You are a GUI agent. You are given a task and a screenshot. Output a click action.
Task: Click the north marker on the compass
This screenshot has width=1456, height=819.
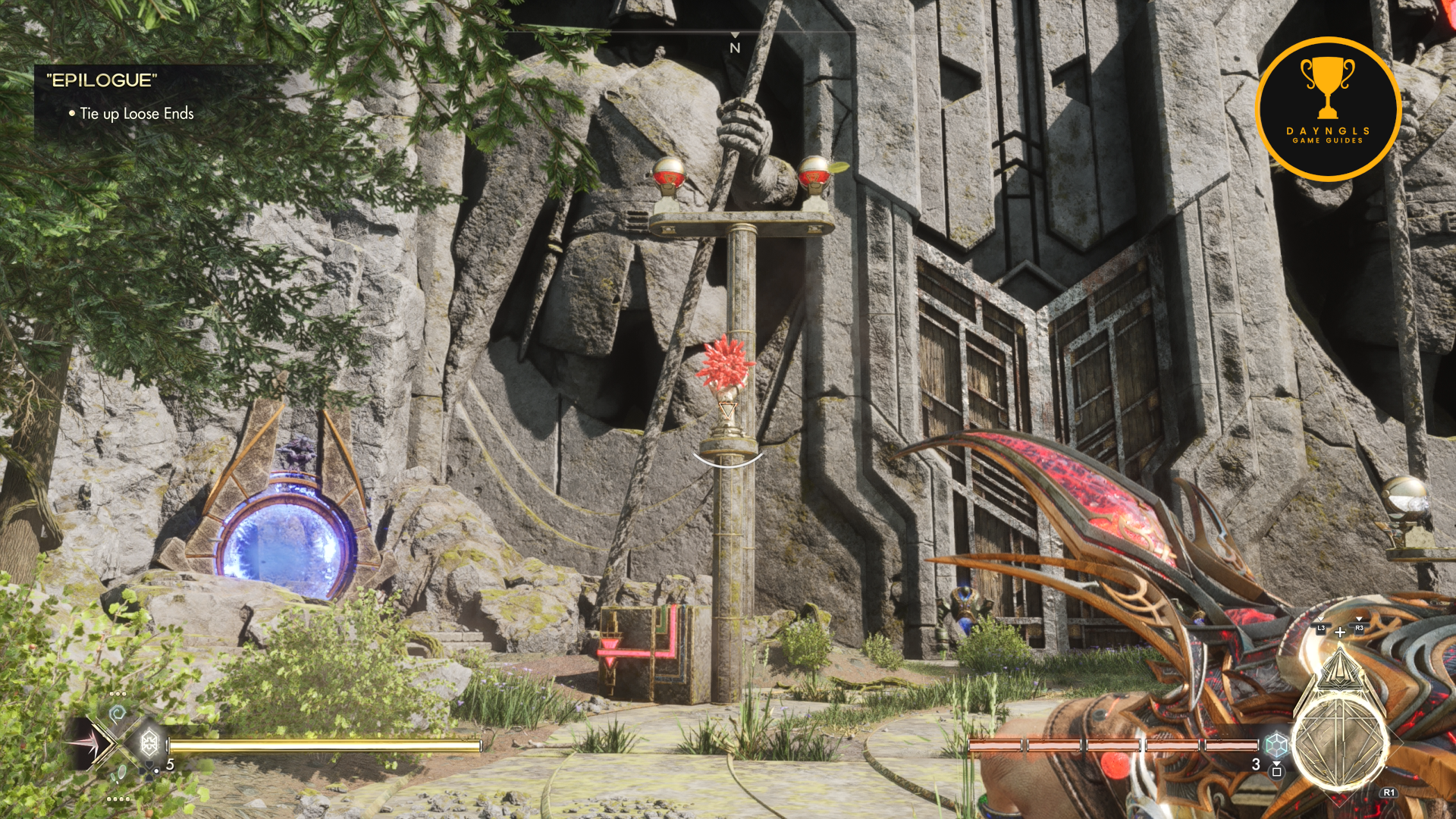(x=734, y=48)
